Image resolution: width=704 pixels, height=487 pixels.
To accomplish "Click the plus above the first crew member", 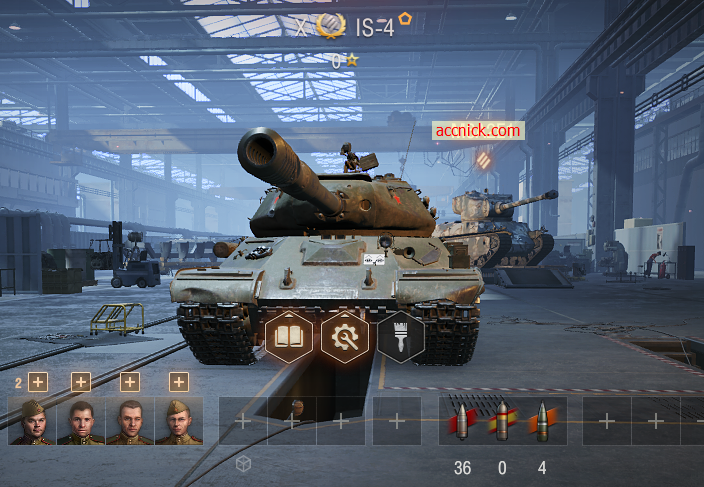I will pos(38,382).
